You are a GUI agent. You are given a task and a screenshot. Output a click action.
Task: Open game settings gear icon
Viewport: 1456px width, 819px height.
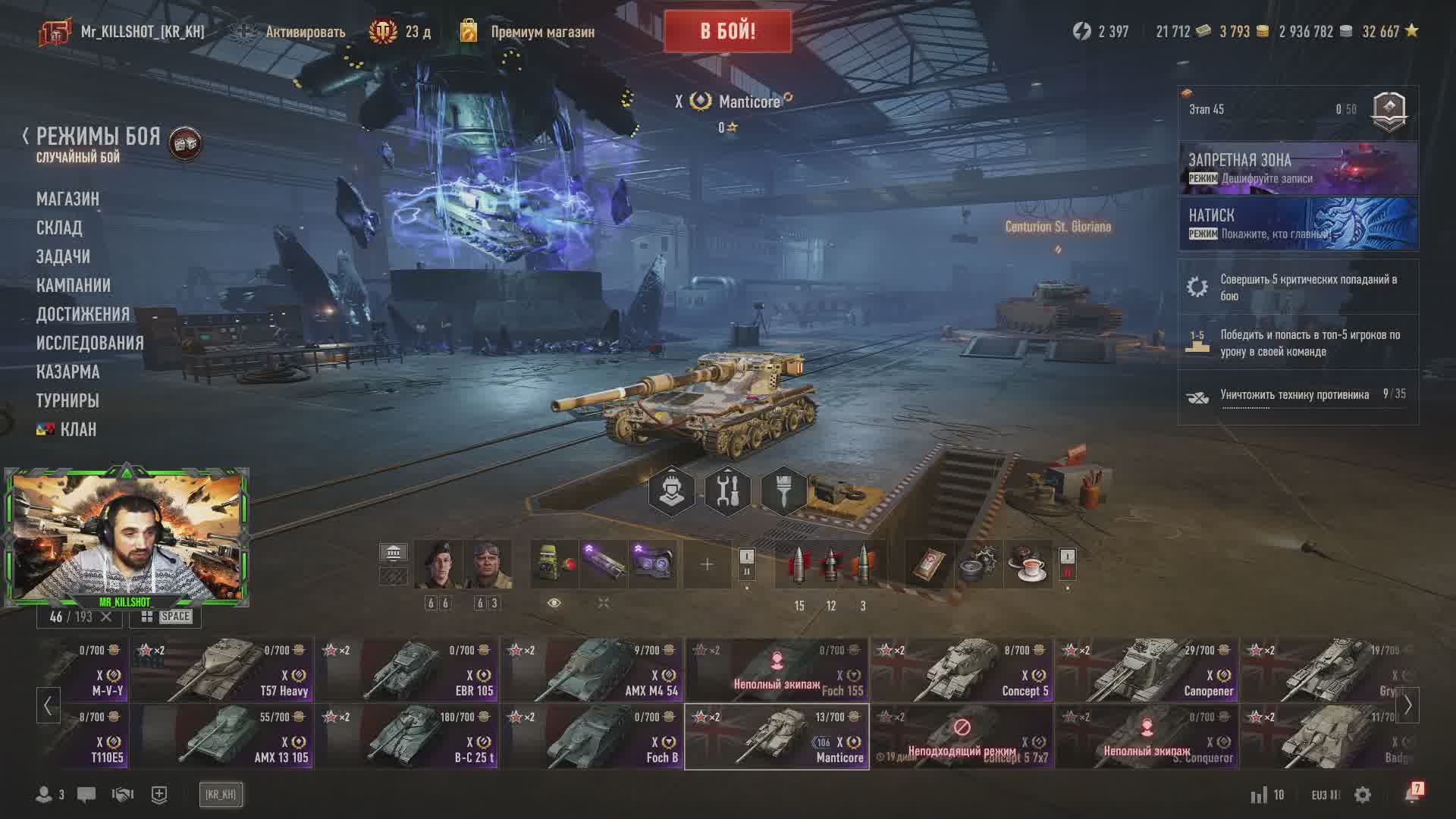coord(1363,795)
